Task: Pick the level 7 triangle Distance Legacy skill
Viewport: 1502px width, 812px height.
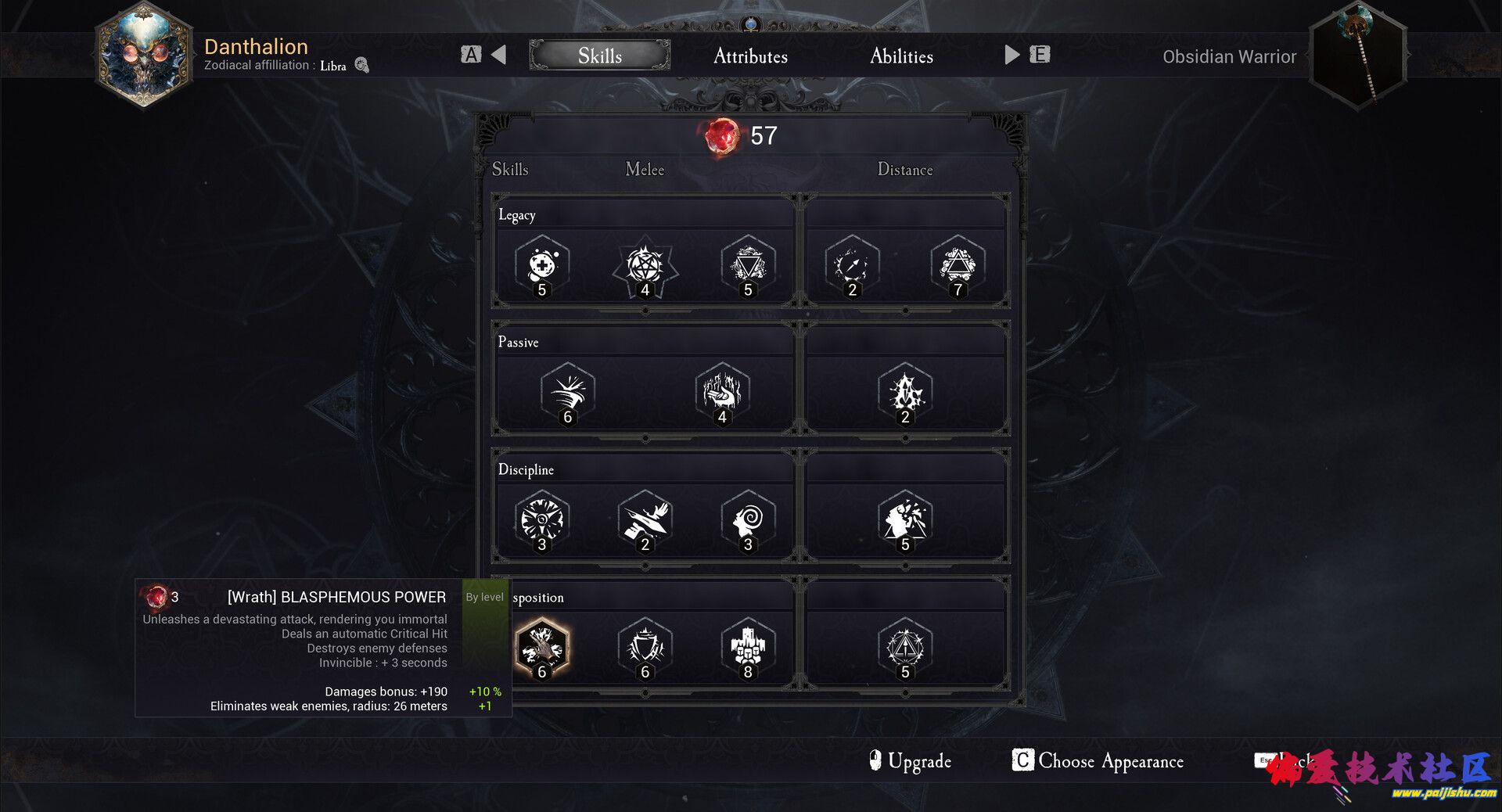Action: tap(958, 265)
